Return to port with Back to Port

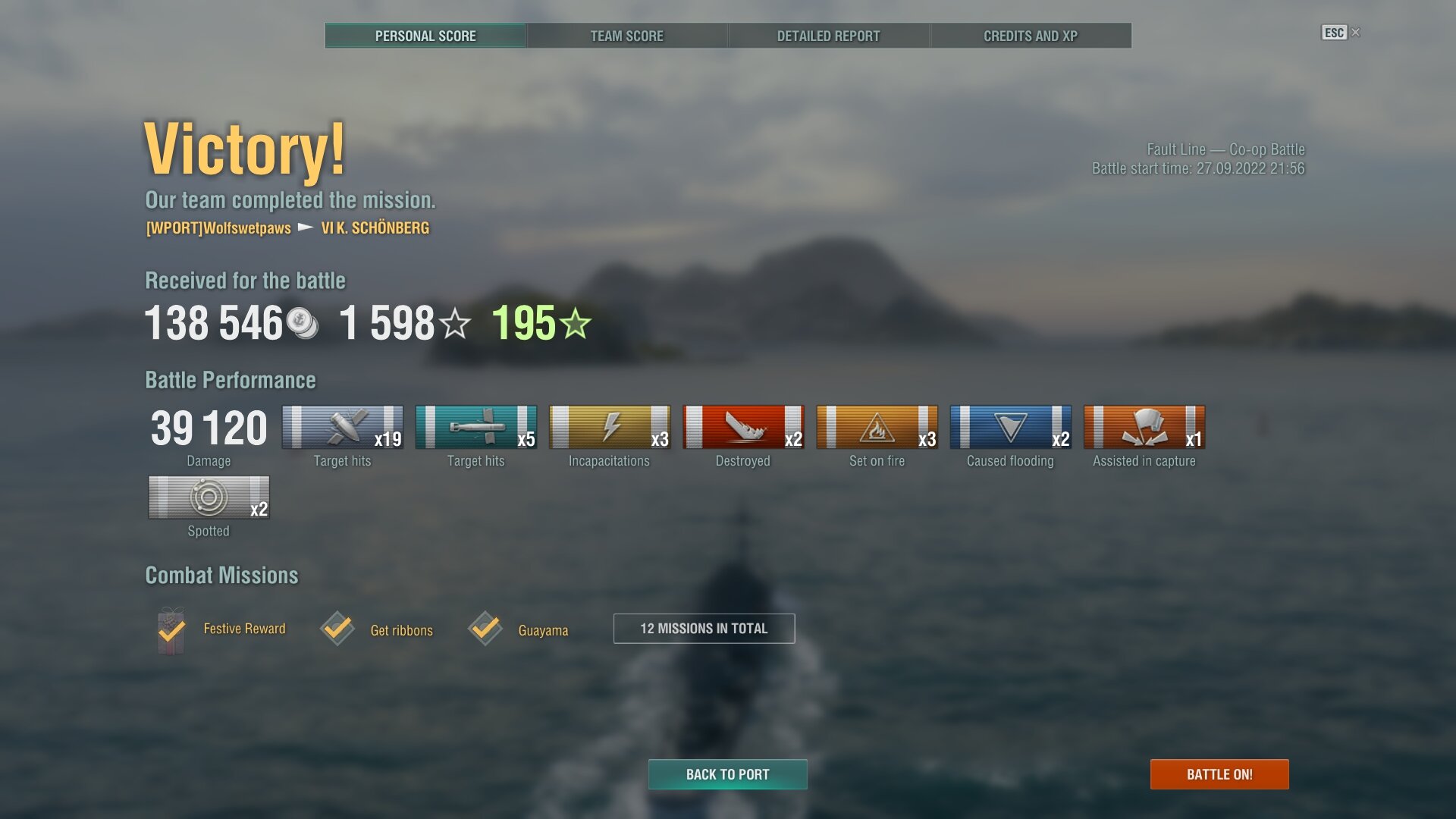(727, 774)
